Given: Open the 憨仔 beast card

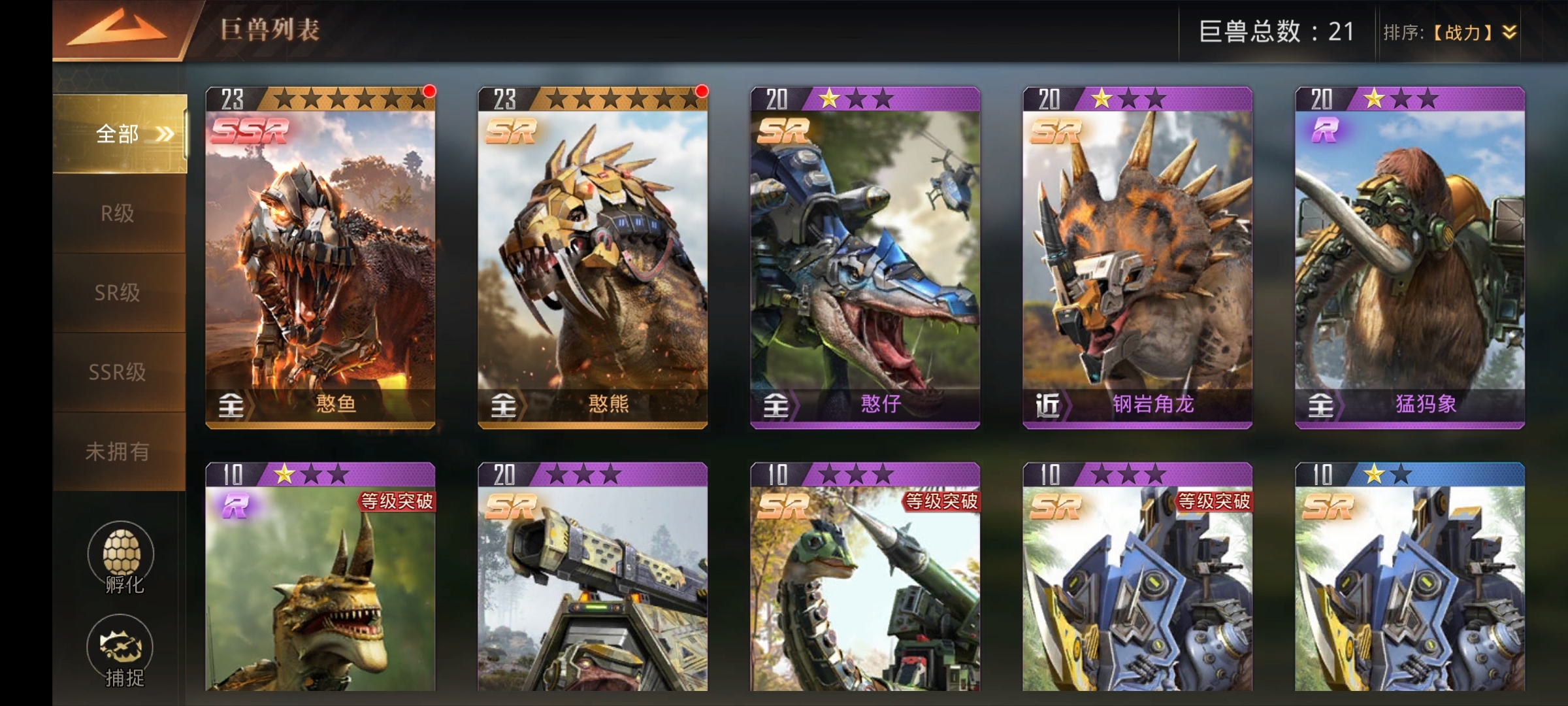Looking at the screenshot, I should point(865,258).
